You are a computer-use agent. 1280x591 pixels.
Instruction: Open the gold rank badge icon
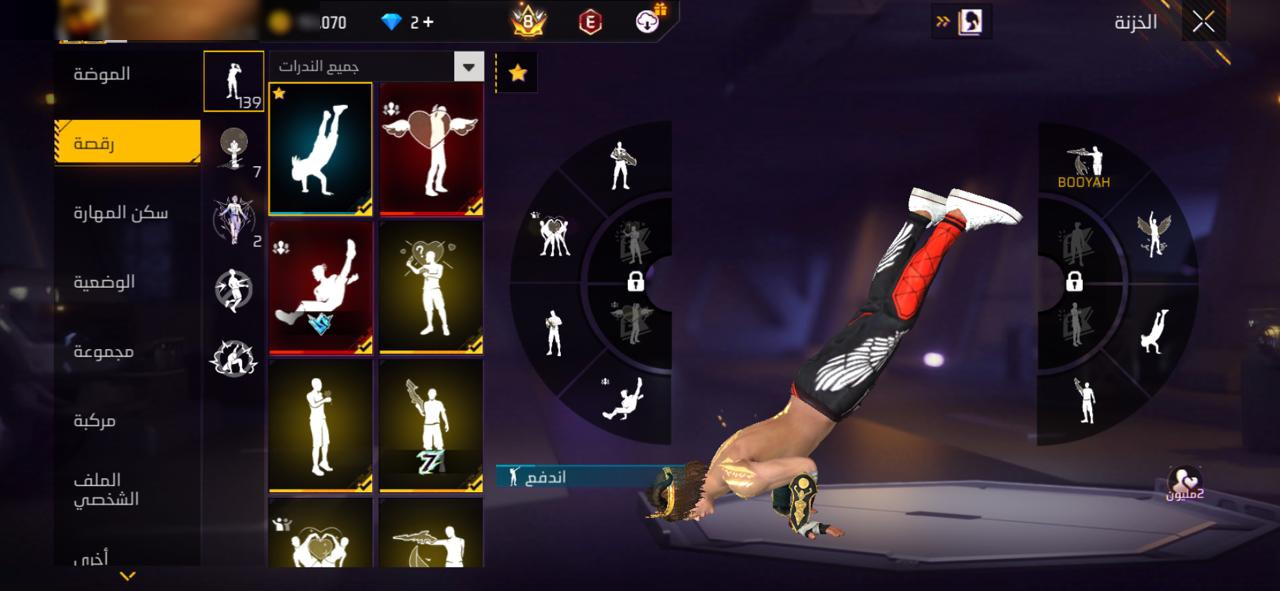(528, 20)
